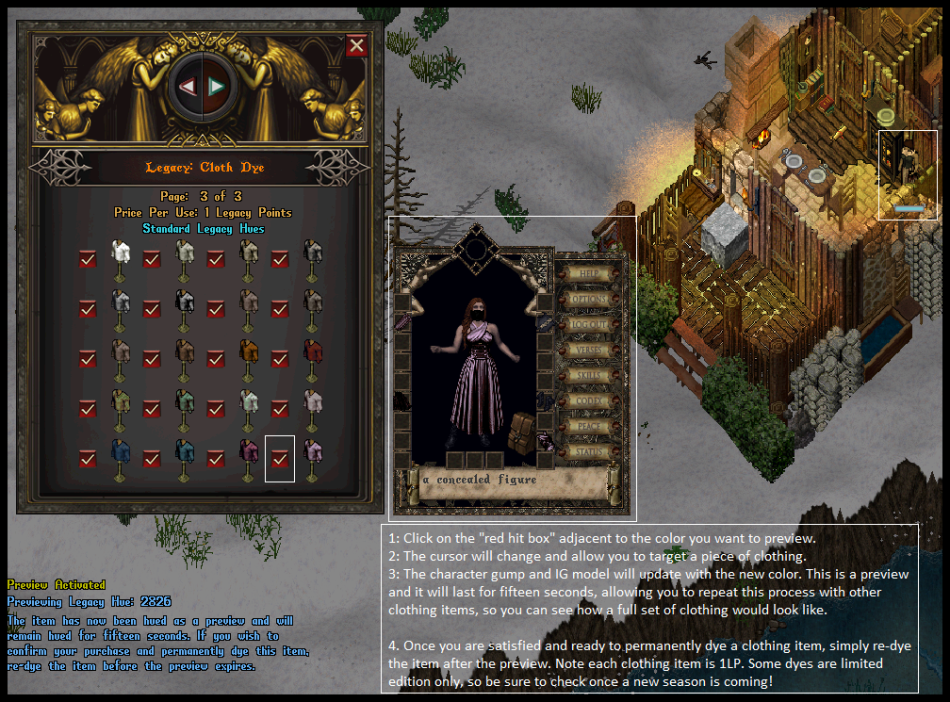Open the Status window
950x702 pixels.
590,452
